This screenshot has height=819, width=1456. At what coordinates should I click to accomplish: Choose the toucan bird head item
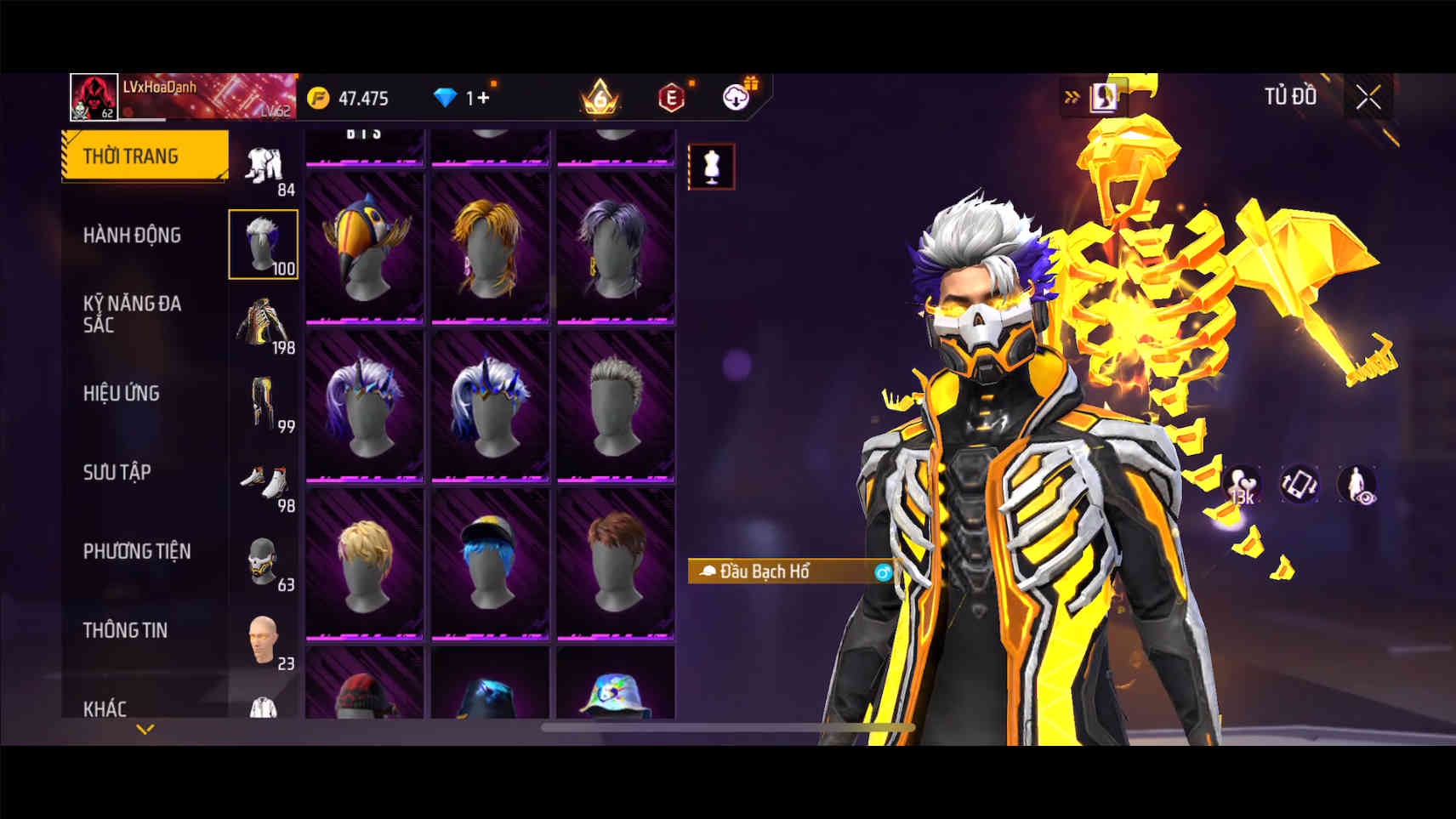click(365, 247)
